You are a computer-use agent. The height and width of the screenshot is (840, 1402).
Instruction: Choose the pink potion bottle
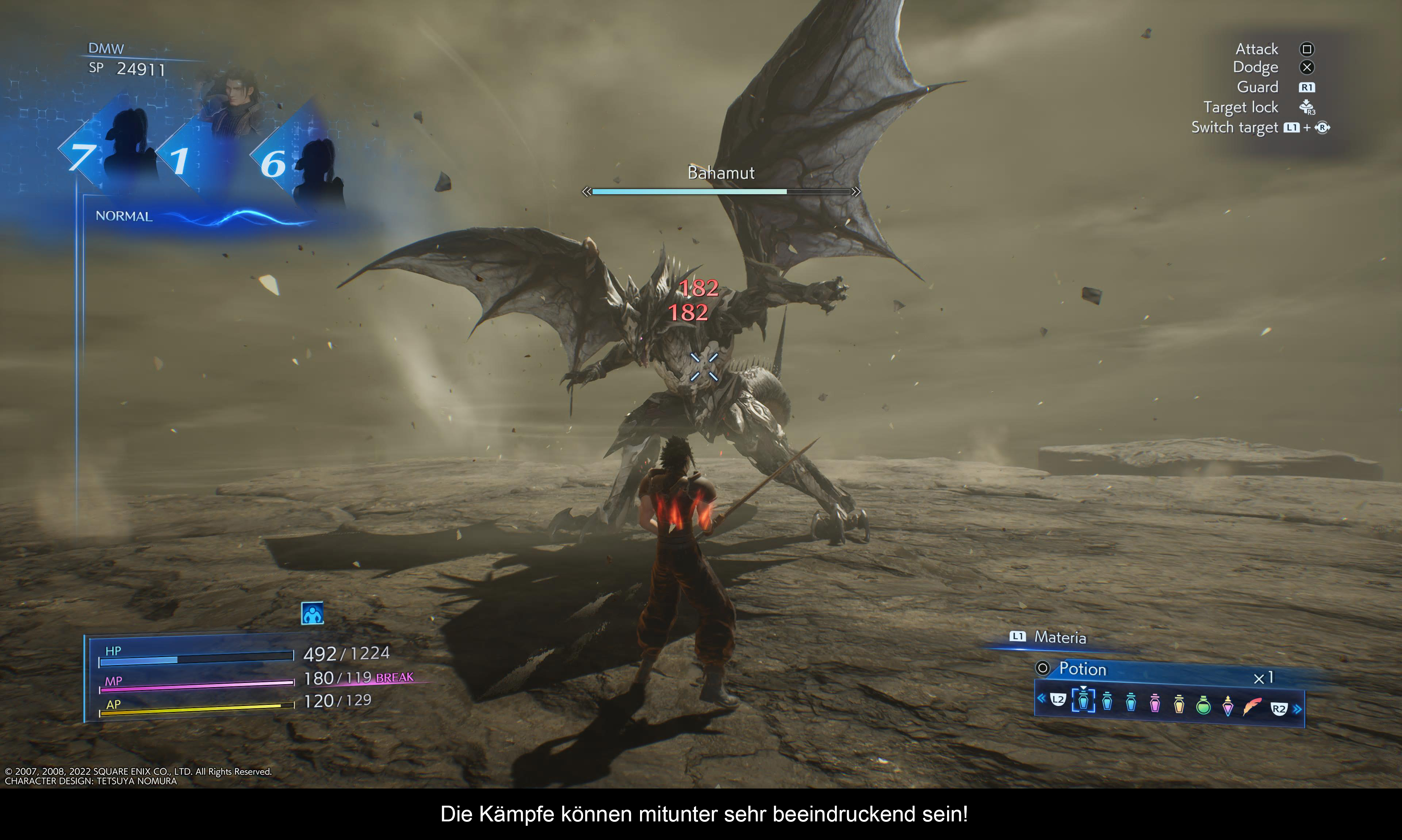point(1155,703)
